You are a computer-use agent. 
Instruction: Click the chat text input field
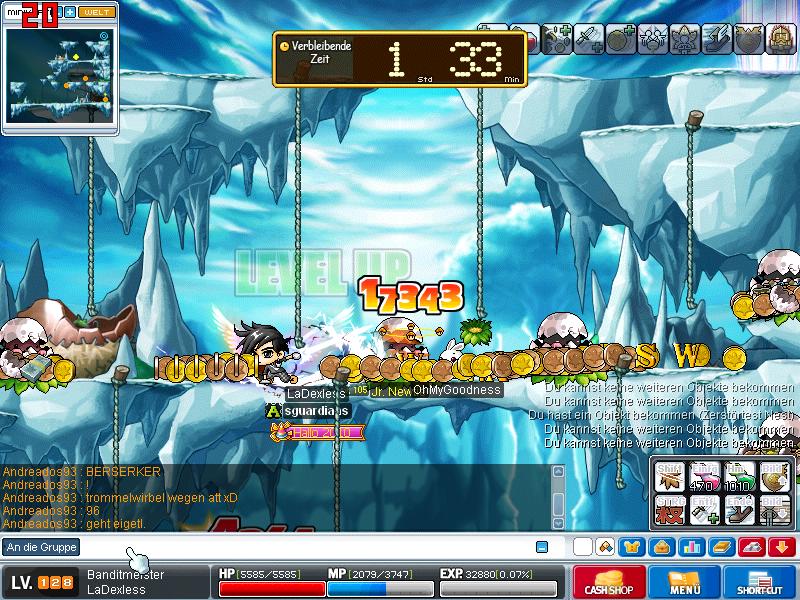[300, 547]
